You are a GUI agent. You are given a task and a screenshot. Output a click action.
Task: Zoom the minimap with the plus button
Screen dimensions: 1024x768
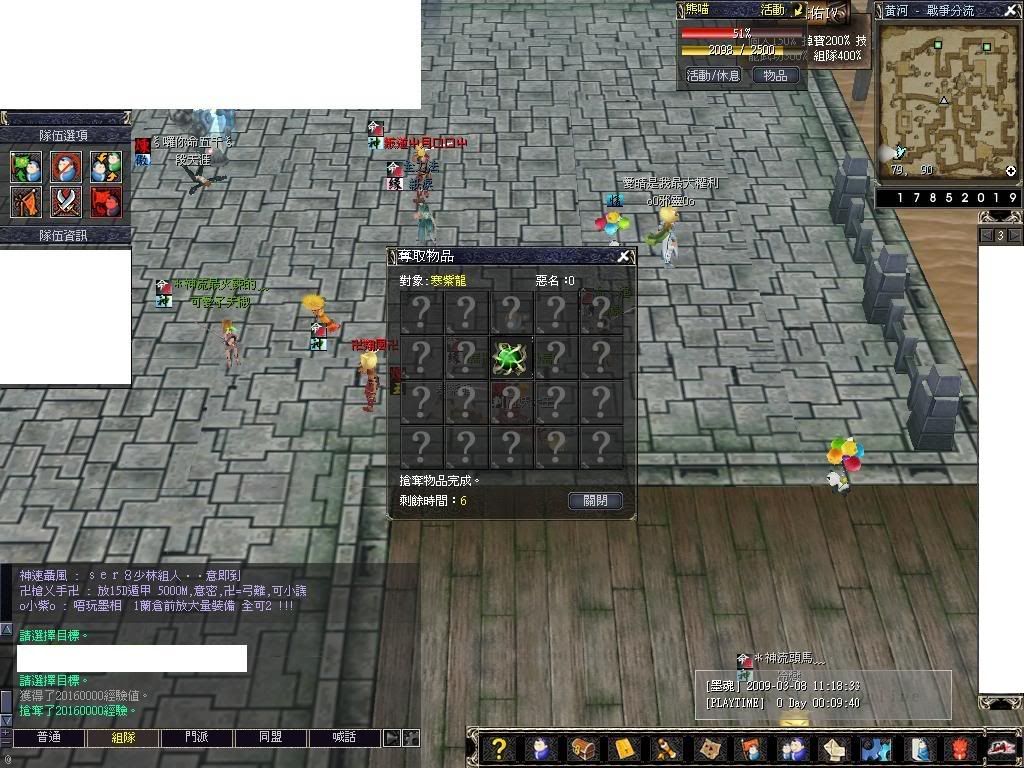tap(1010, 171)
